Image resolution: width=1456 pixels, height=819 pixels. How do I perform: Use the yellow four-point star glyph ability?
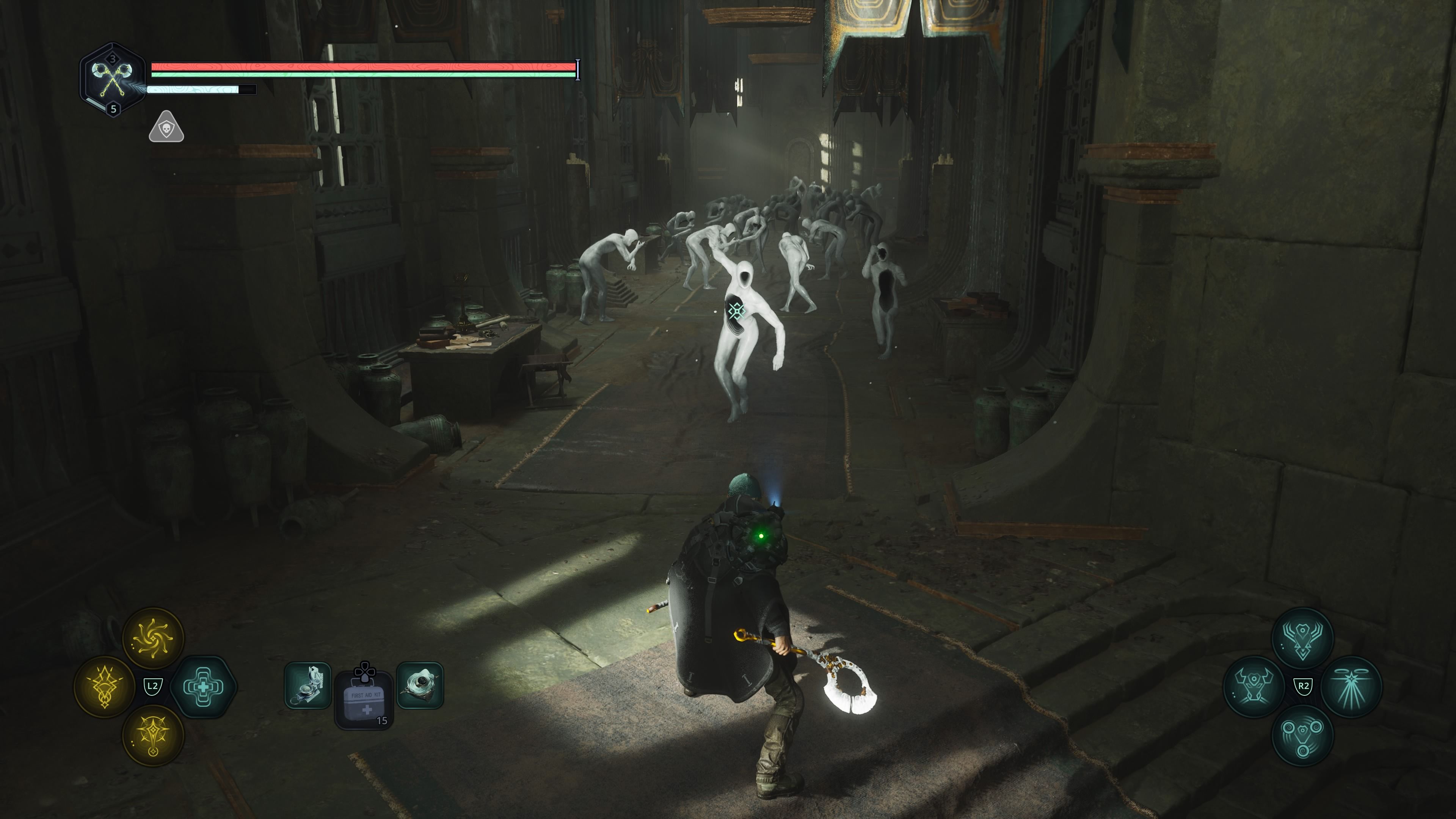(x=153, y=735)
